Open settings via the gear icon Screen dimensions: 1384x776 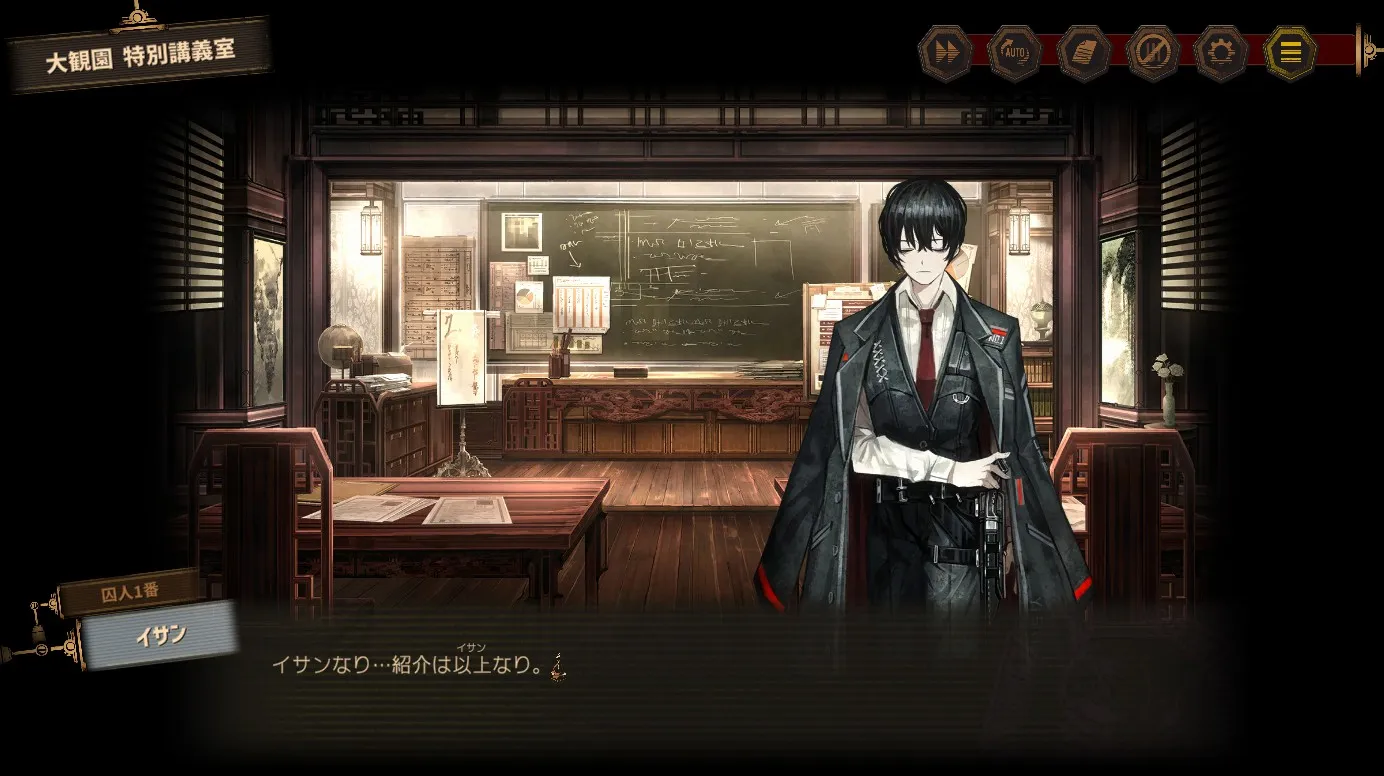point(1221,52)
